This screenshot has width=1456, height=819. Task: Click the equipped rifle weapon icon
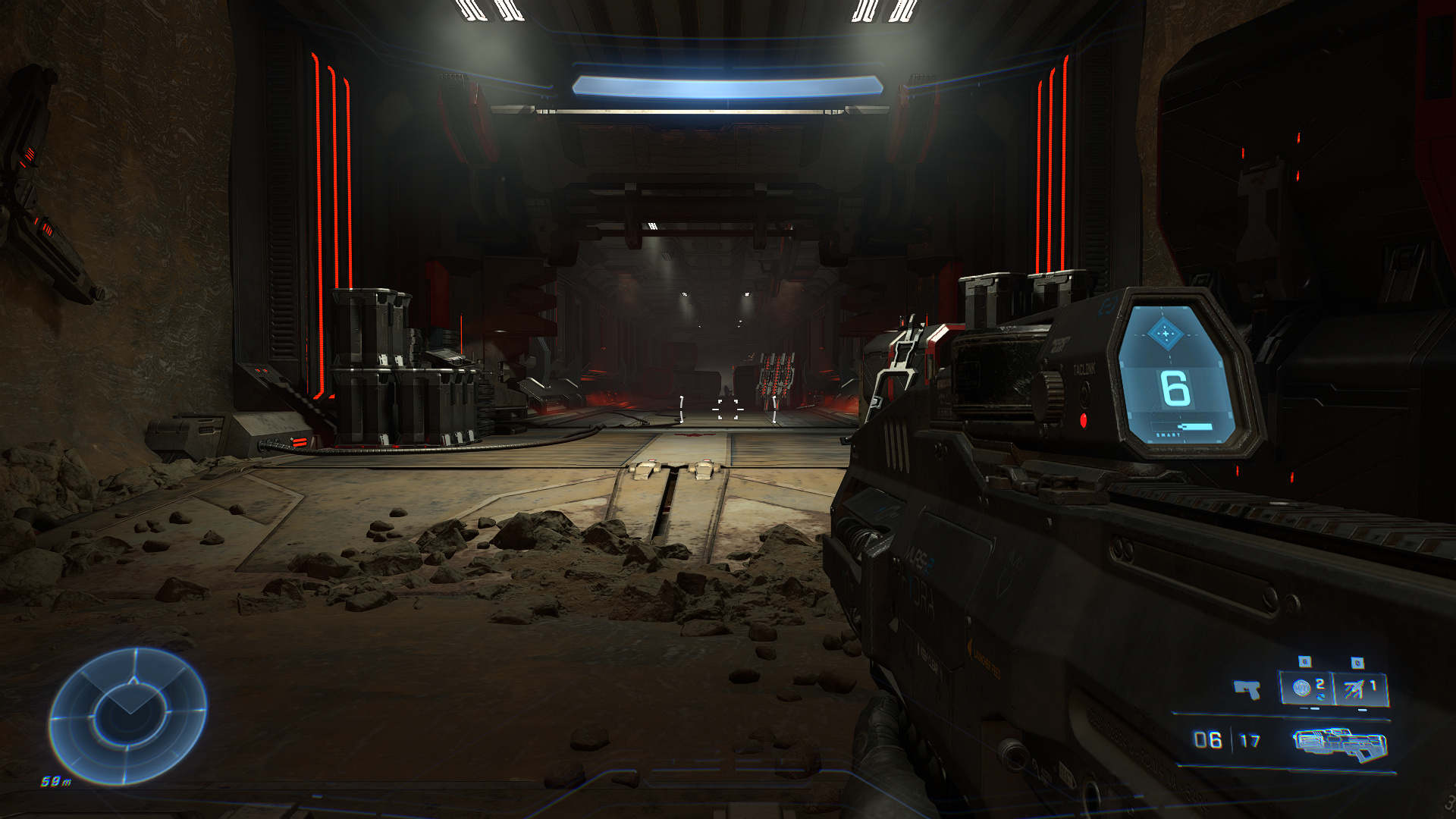(x=1339, y=742)
